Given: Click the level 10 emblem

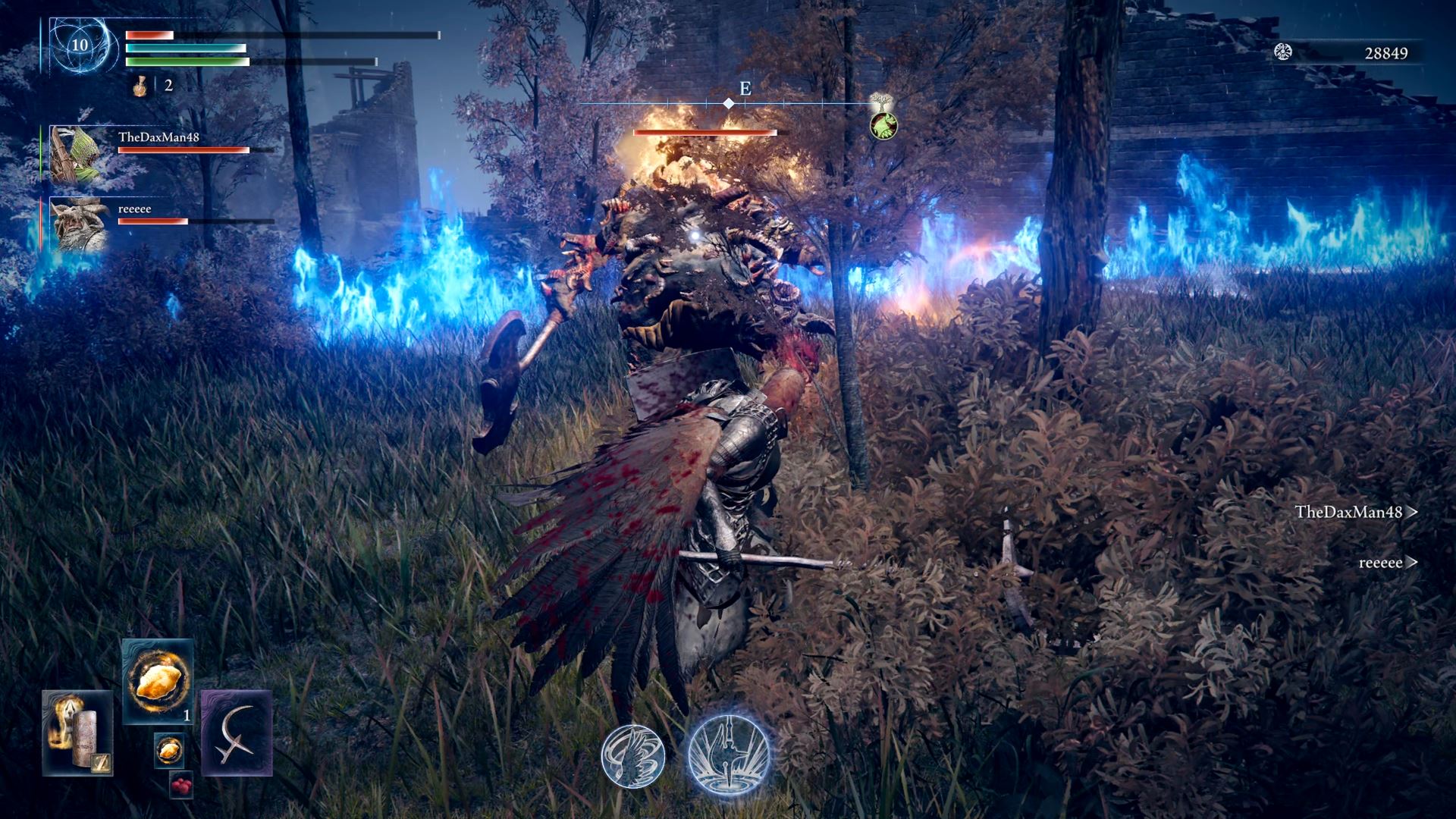Looking at the screenshot, I should (80, 45).
